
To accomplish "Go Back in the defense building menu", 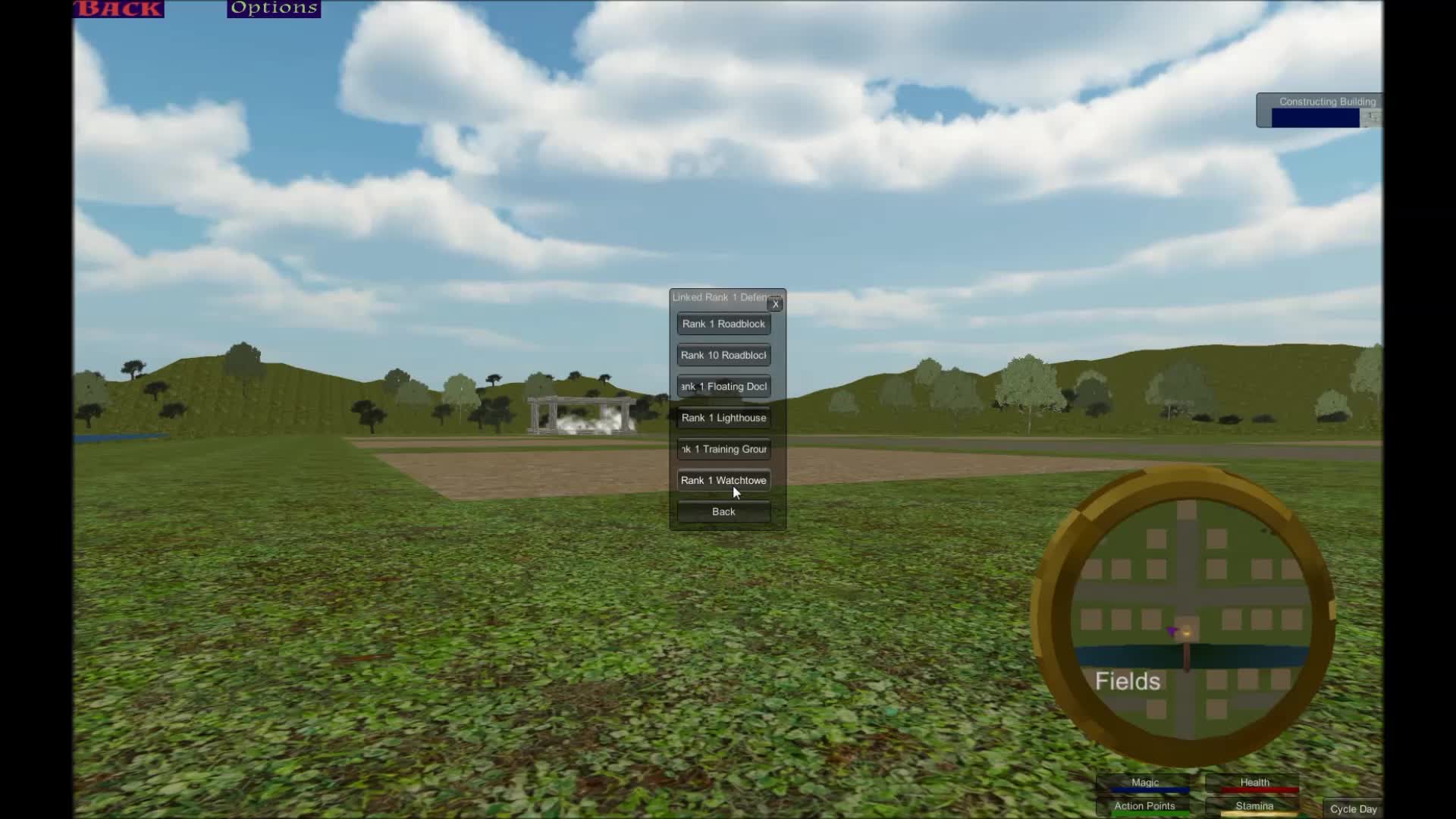I will tap(723, 511).
